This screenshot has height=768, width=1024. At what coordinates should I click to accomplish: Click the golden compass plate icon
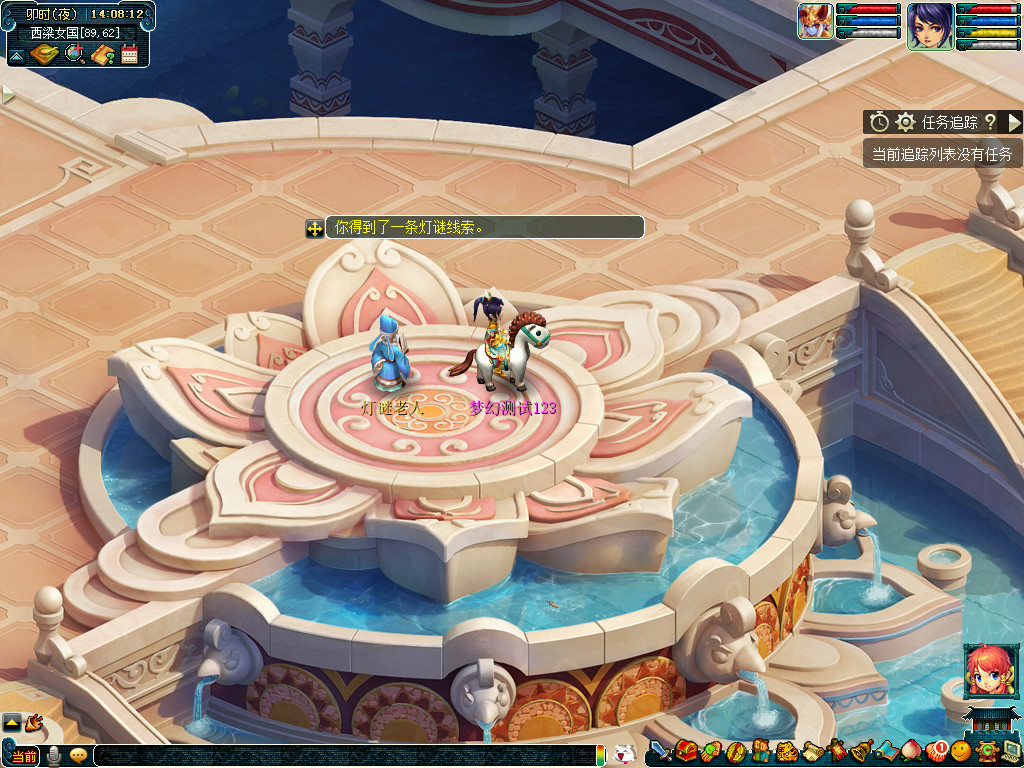44,54
